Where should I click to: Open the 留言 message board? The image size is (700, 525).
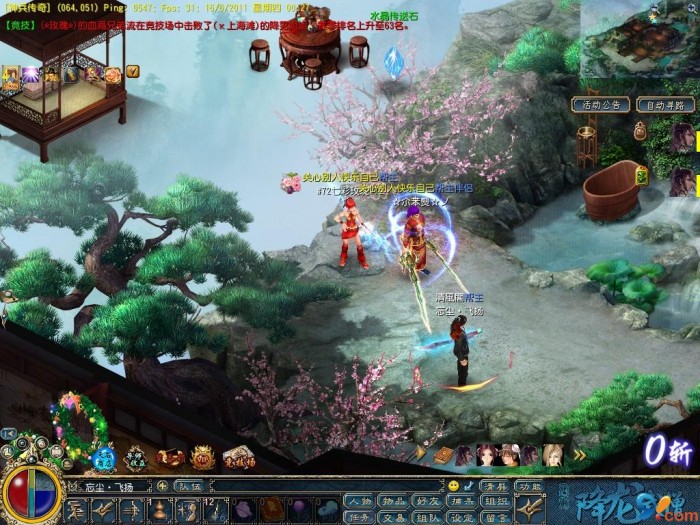(x=495, y=516)
